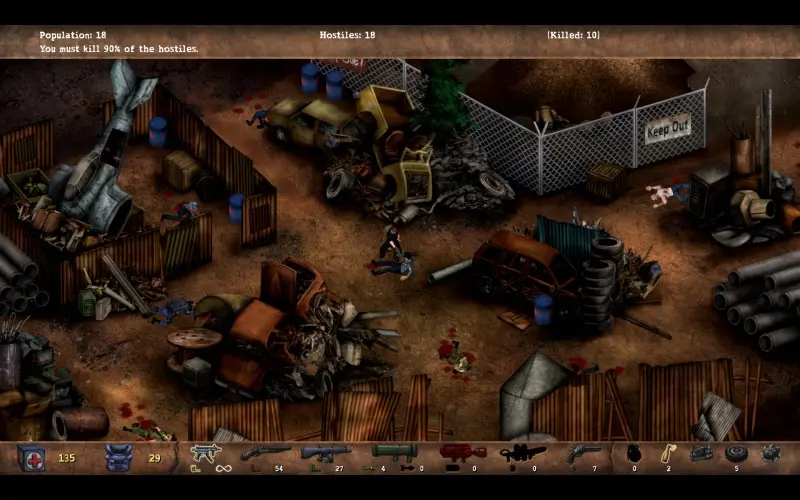Screen dimensions: 800x500
Task: Equip the revolver from the weapon bar
Action: click(581, 453)
